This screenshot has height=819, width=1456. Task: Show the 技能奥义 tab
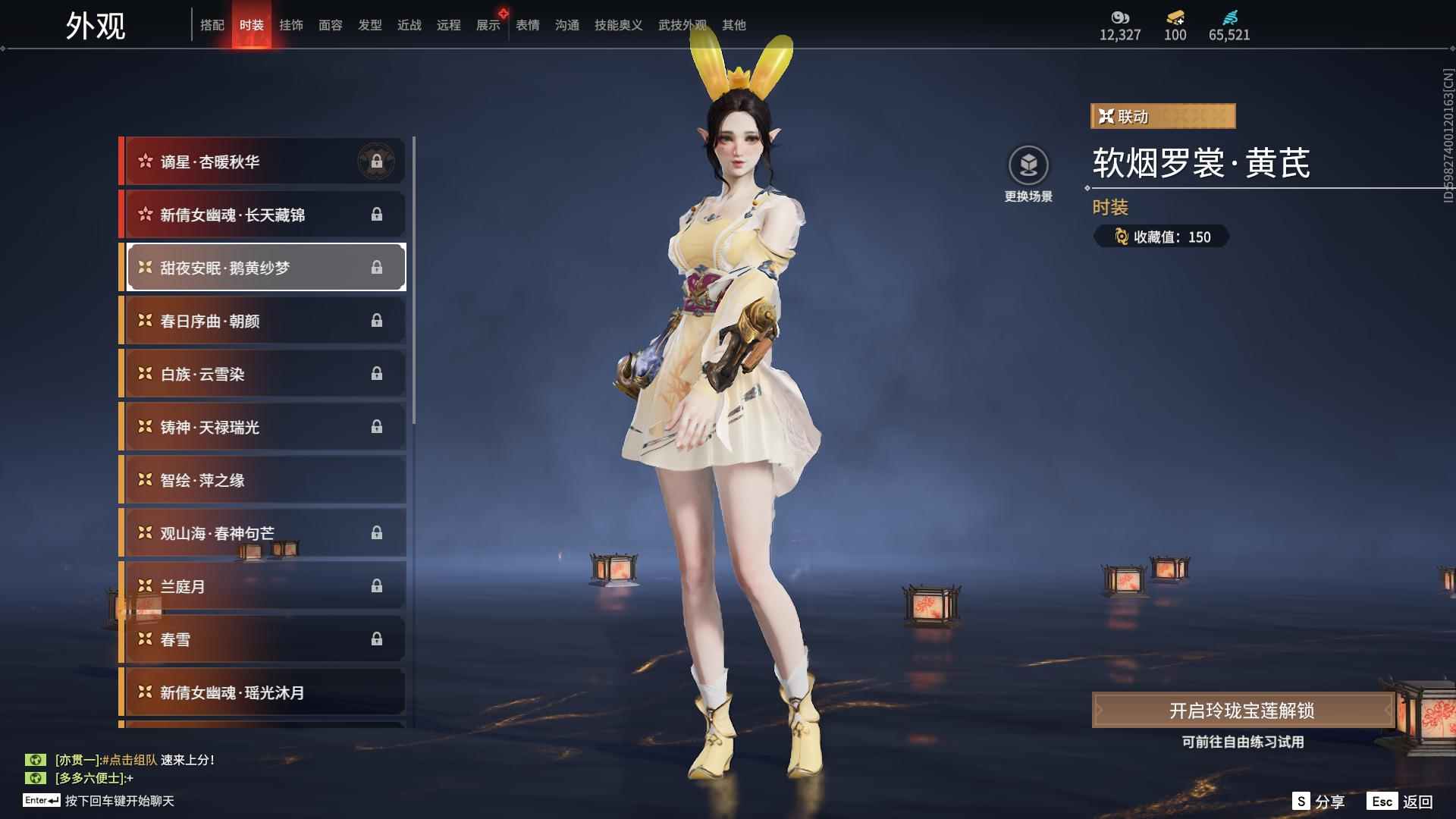[619, 25]
